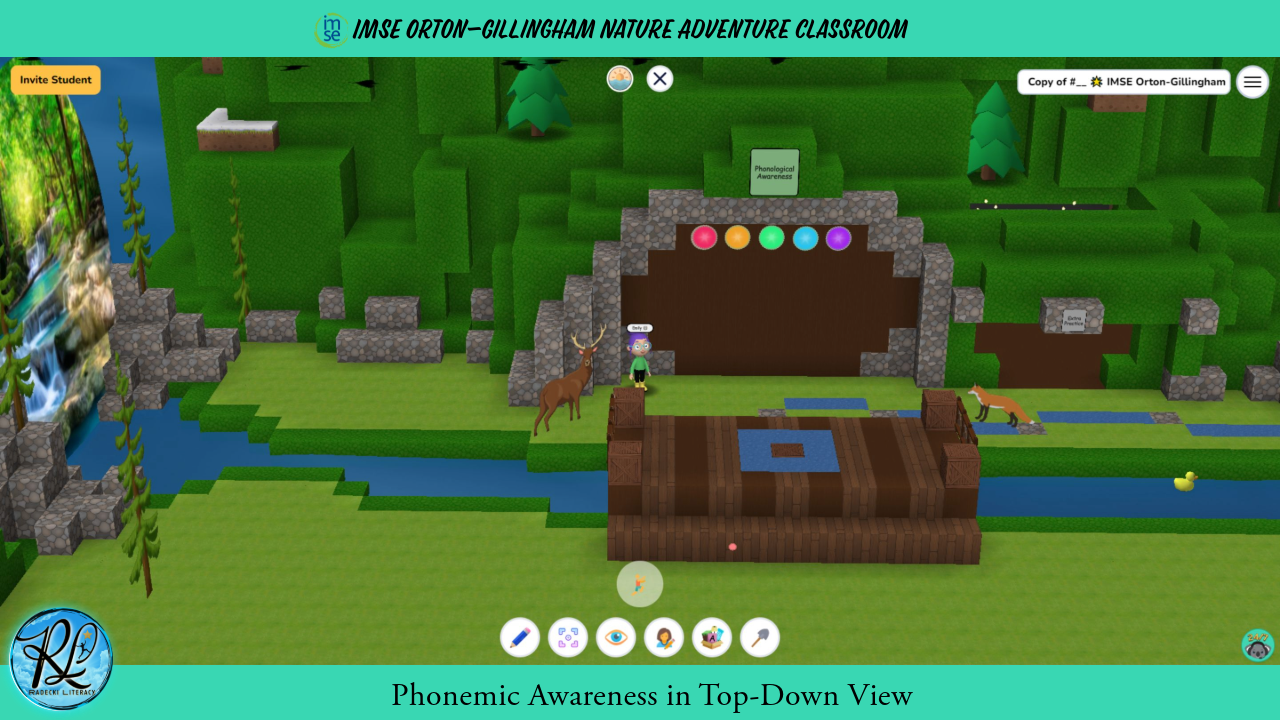
Task: Toggle the green orb on the wall
Action: coord(771,238)
